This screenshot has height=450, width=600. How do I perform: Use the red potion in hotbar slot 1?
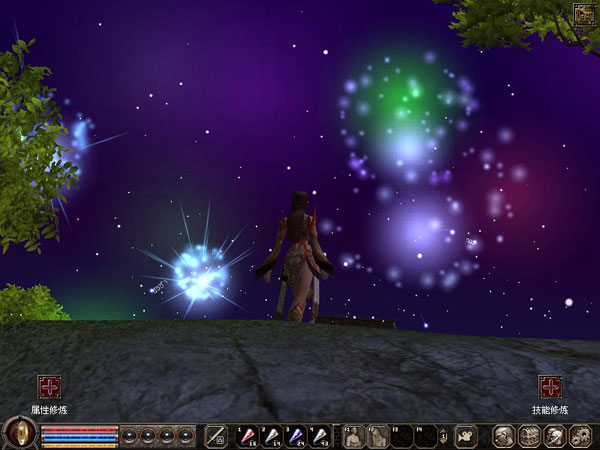(246, 436)
